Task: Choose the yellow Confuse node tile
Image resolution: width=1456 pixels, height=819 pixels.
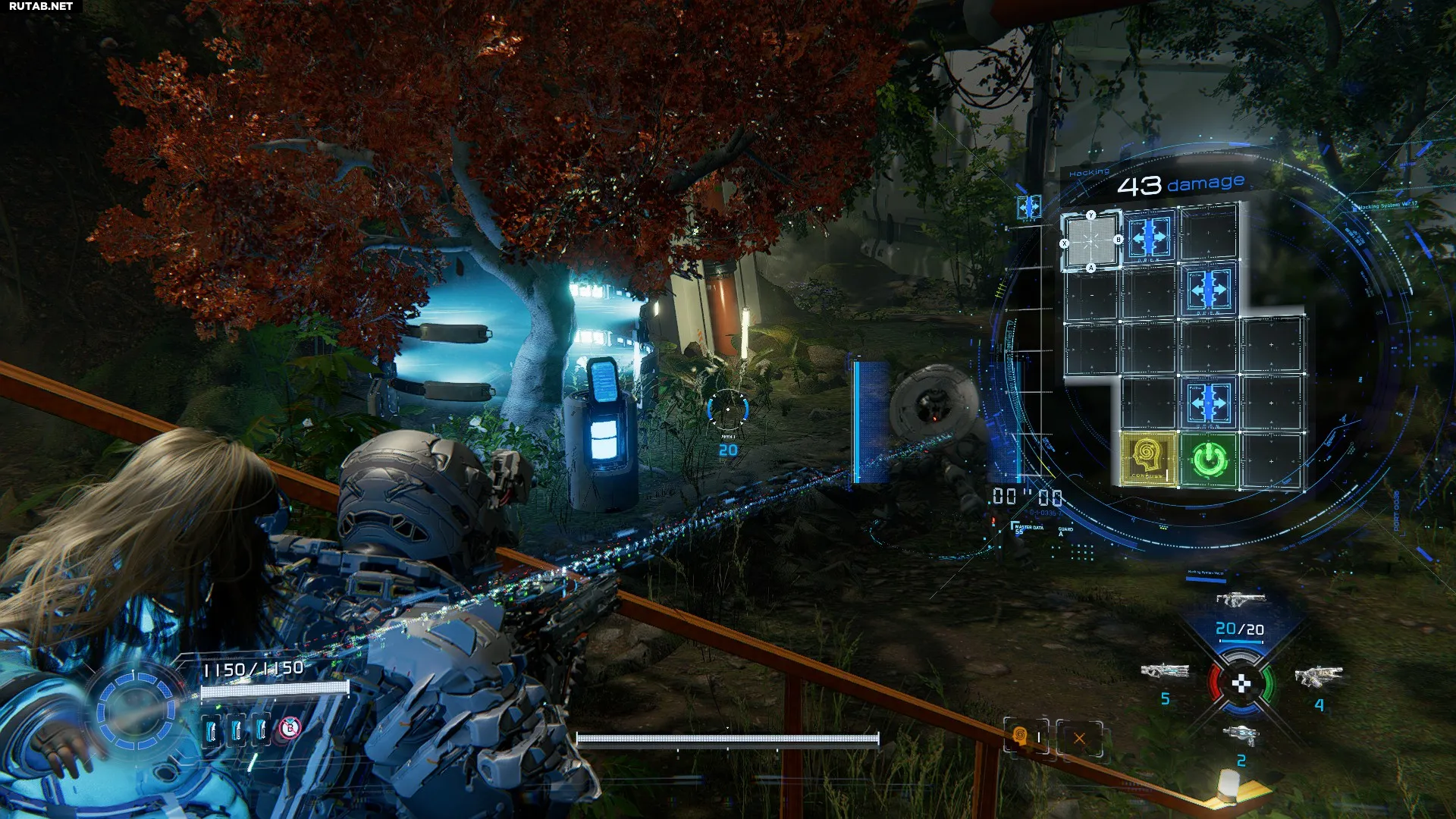Action: (x=1148, y=460)
